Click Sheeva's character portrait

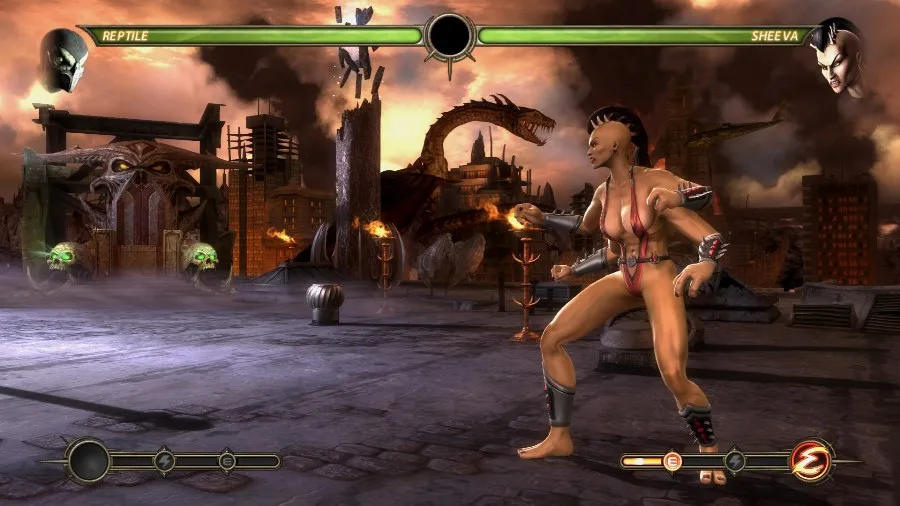pos(836,59)
